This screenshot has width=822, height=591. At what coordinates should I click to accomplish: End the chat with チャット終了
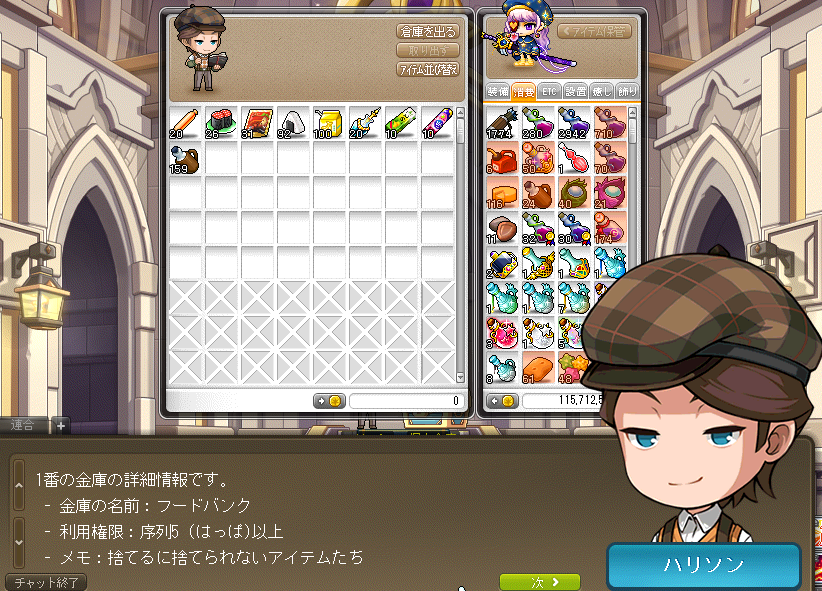coord(47,581)
